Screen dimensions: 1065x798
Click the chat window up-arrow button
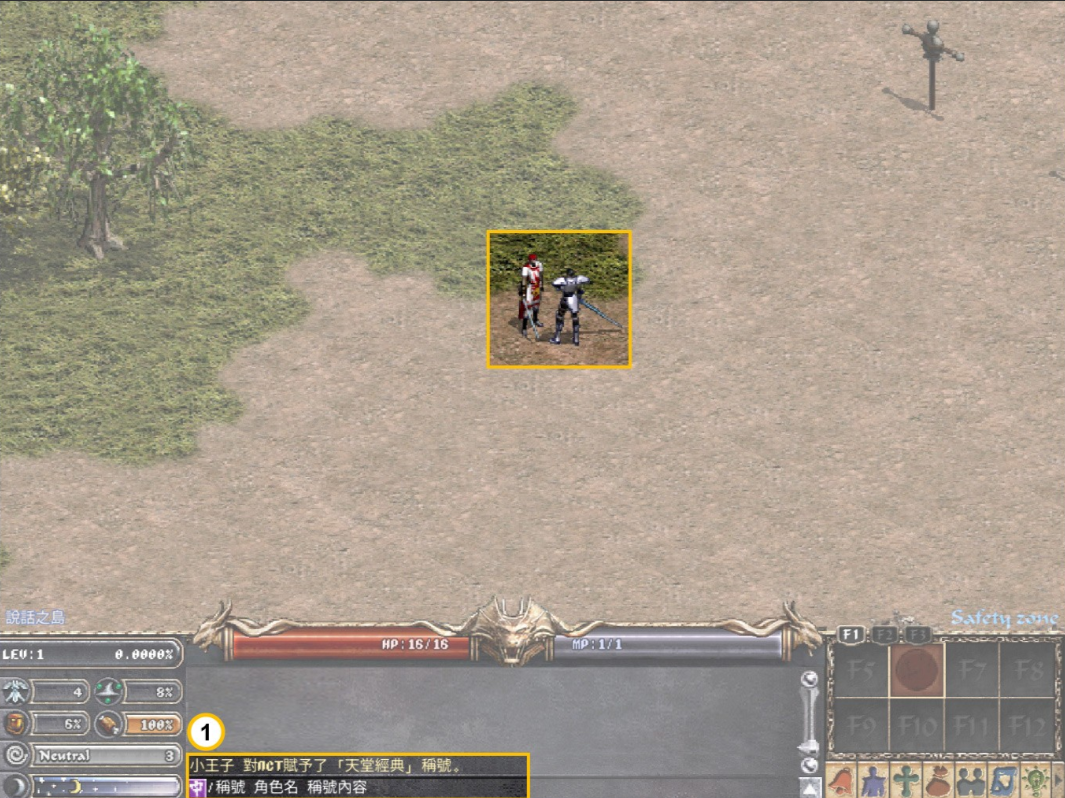pos(810,788)
